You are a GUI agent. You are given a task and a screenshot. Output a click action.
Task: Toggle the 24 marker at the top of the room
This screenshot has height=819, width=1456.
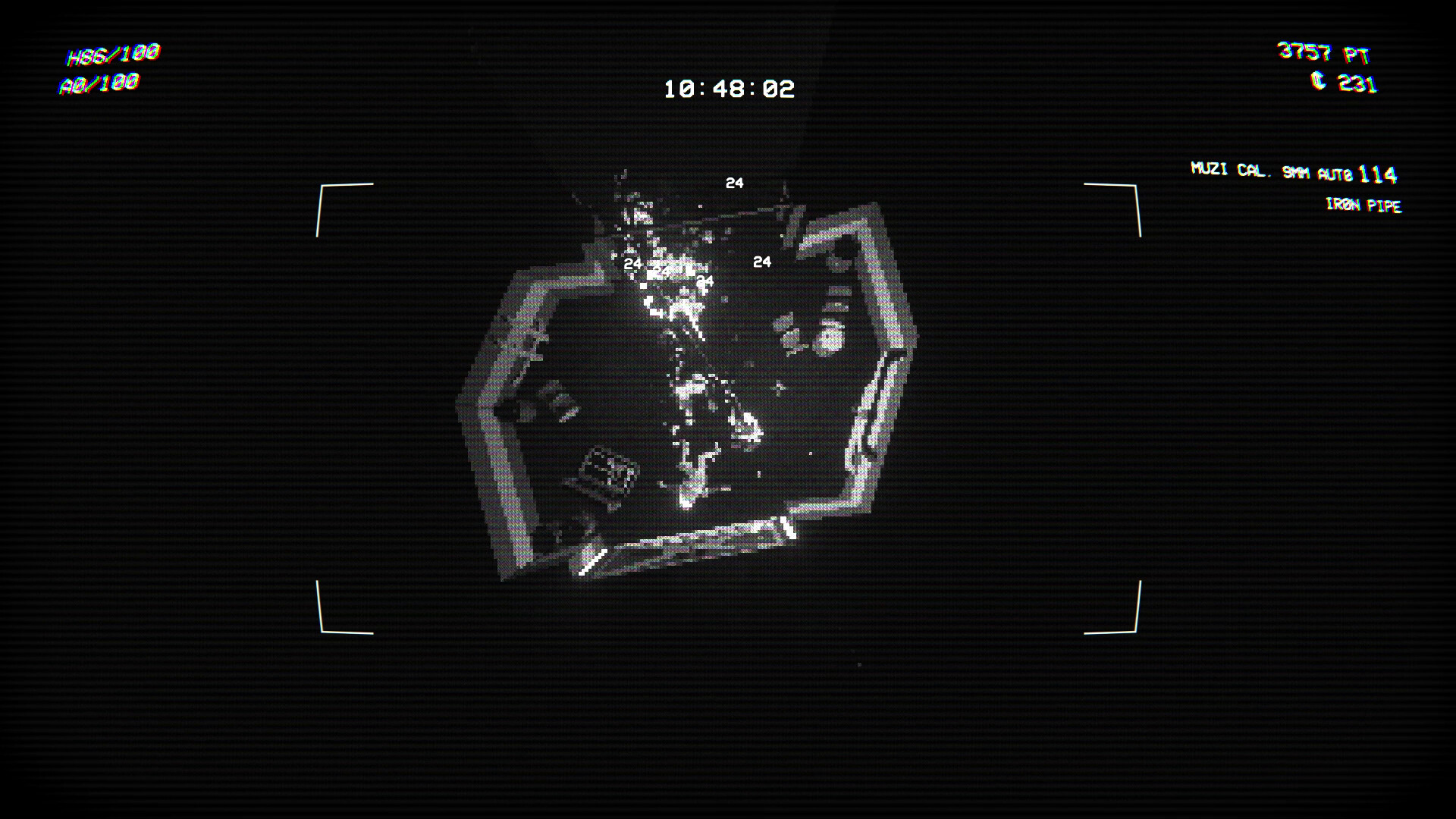[x=733, y=182]
